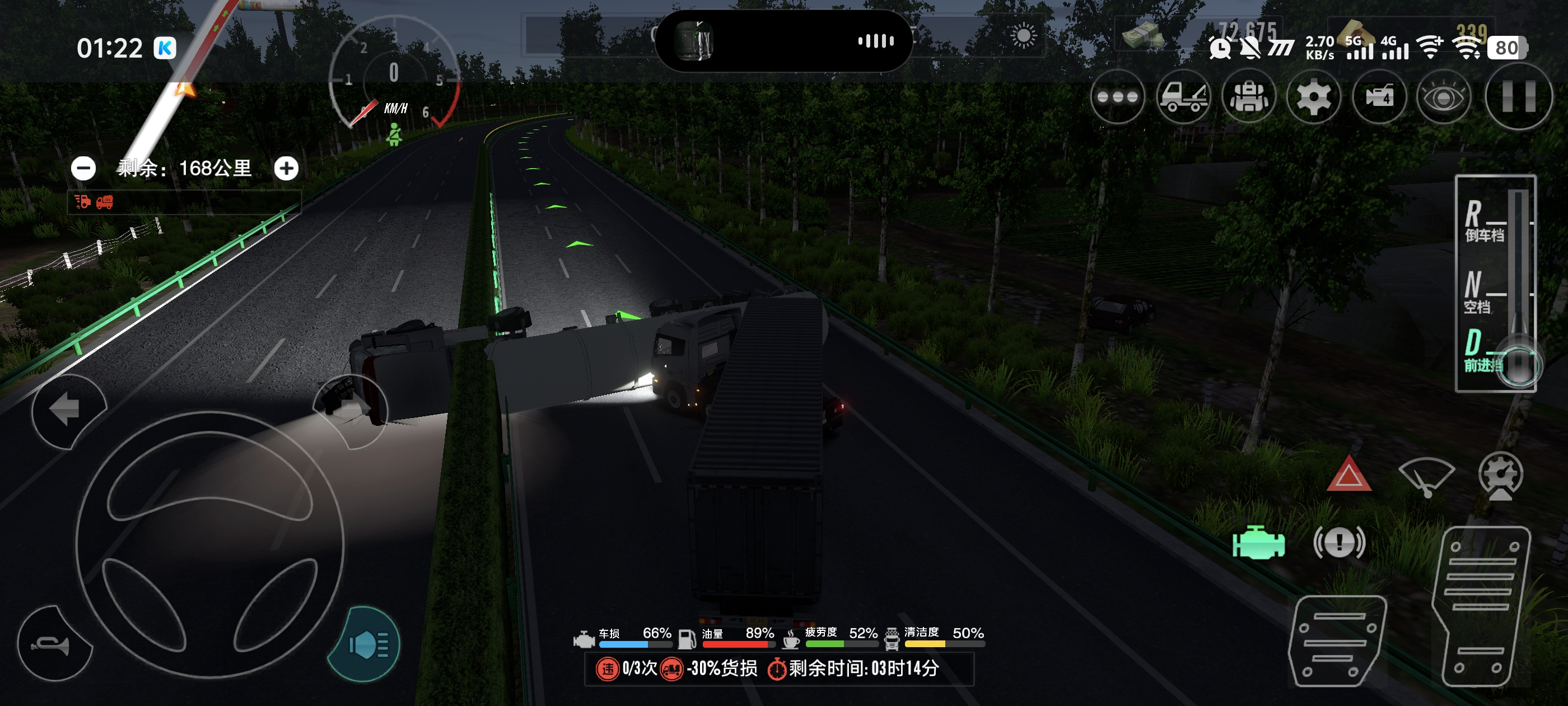The image size is (1568, 706).
Task: Step on the brake pedal
Action: 1336,640
